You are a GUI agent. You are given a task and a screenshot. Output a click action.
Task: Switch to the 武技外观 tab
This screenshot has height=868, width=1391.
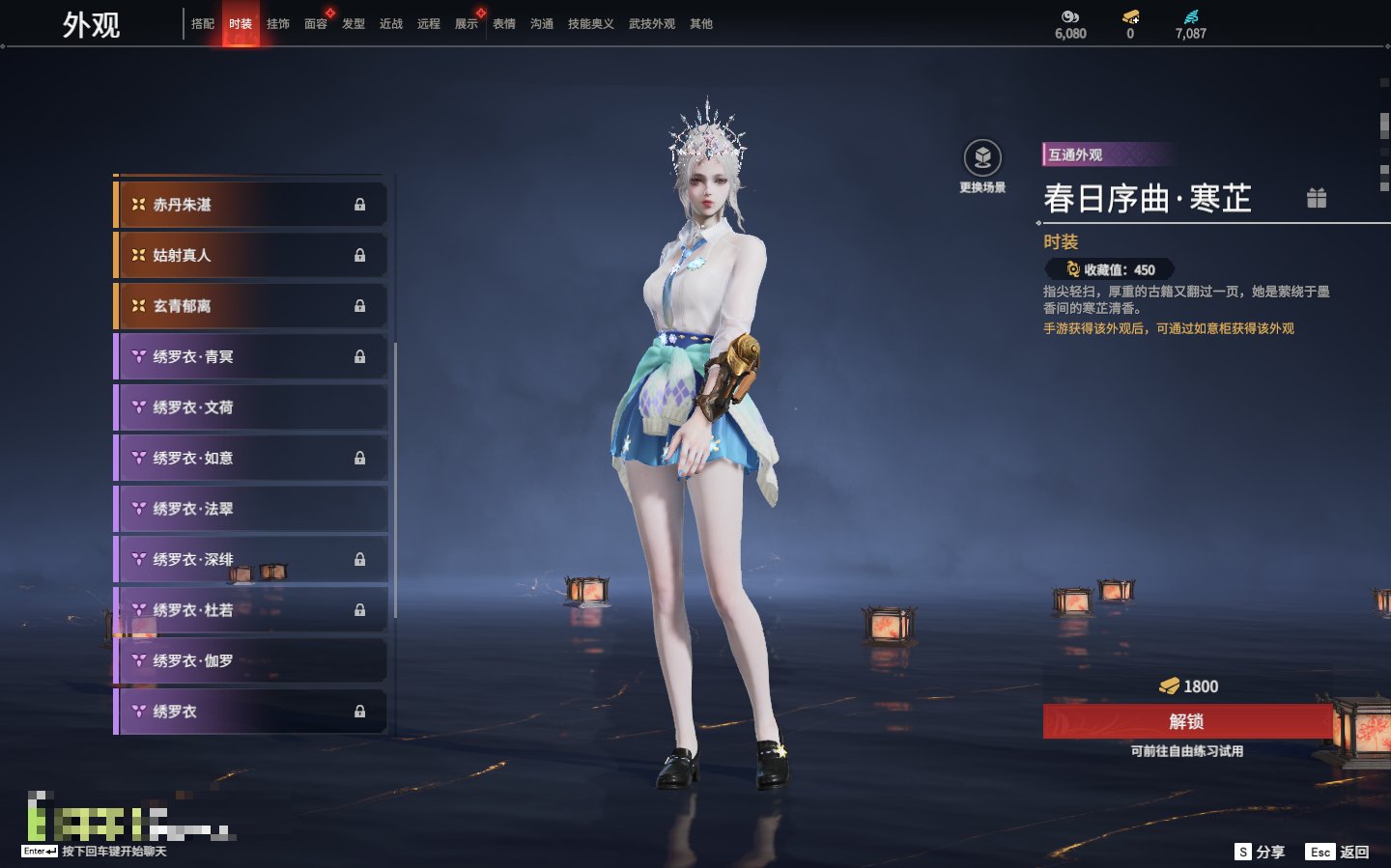(x=651, y=24)
